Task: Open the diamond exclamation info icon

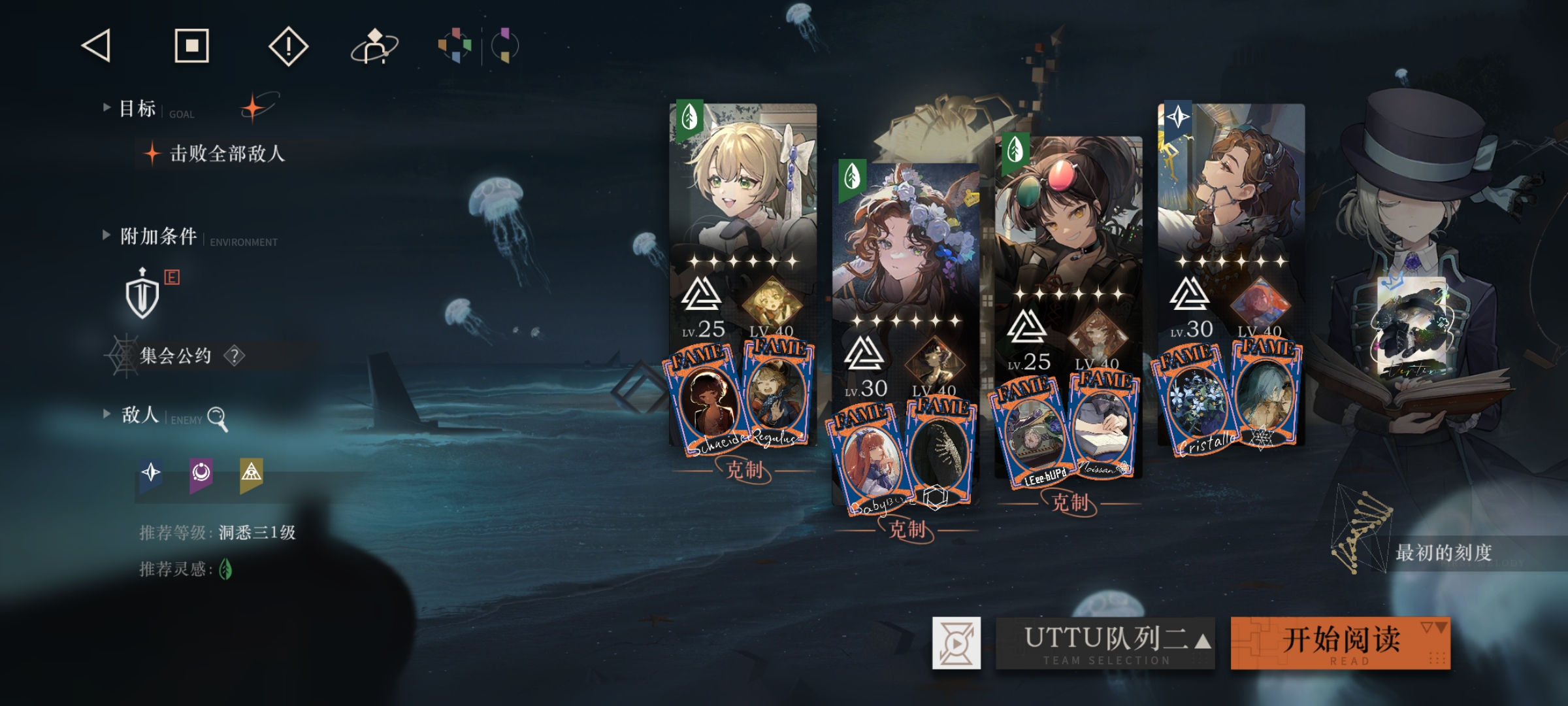Action: tap(288, 46)
